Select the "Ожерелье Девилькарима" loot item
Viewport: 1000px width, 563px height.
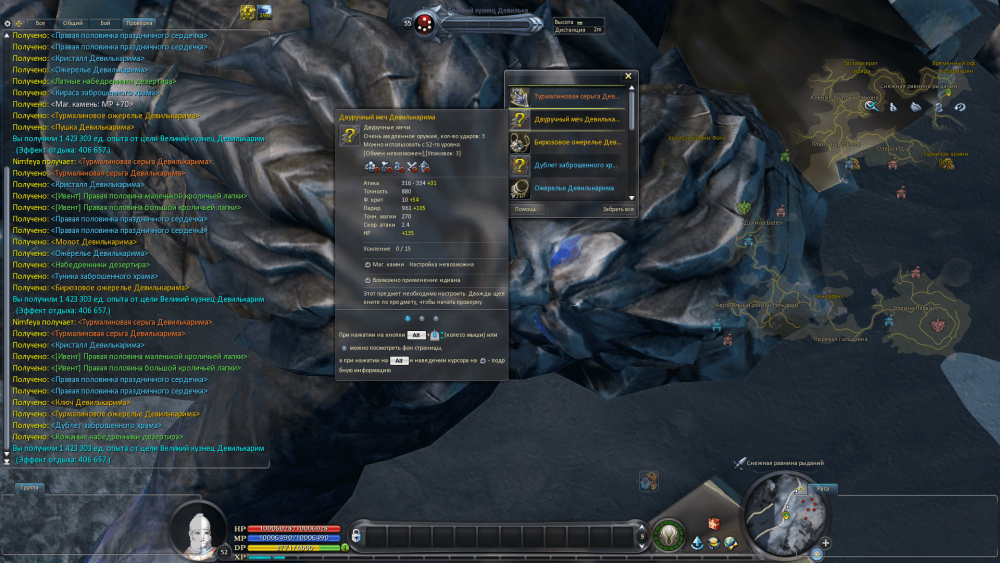coord(567,188)
